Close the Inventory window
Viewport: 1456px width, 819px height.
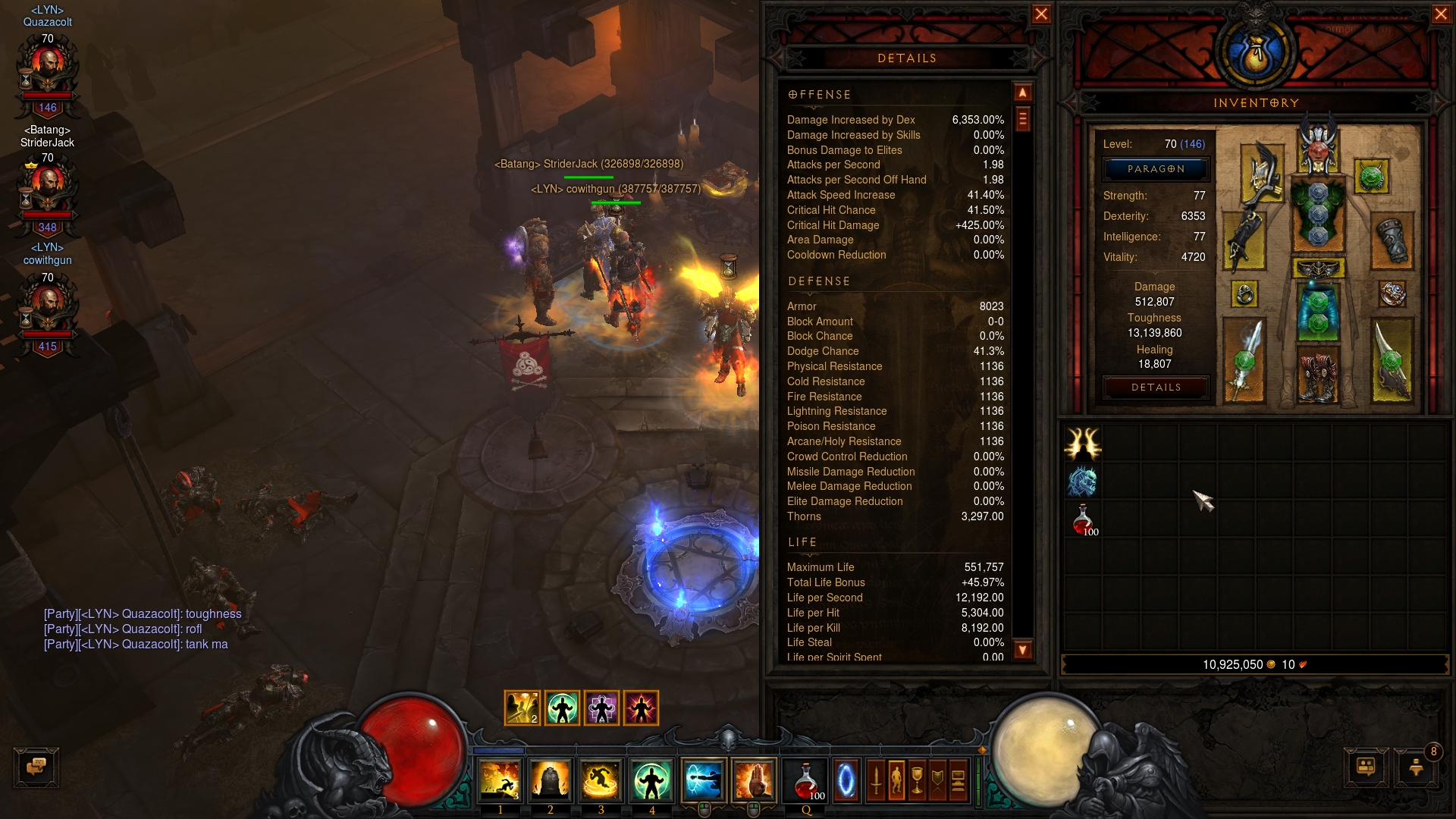pos(1441,14)
